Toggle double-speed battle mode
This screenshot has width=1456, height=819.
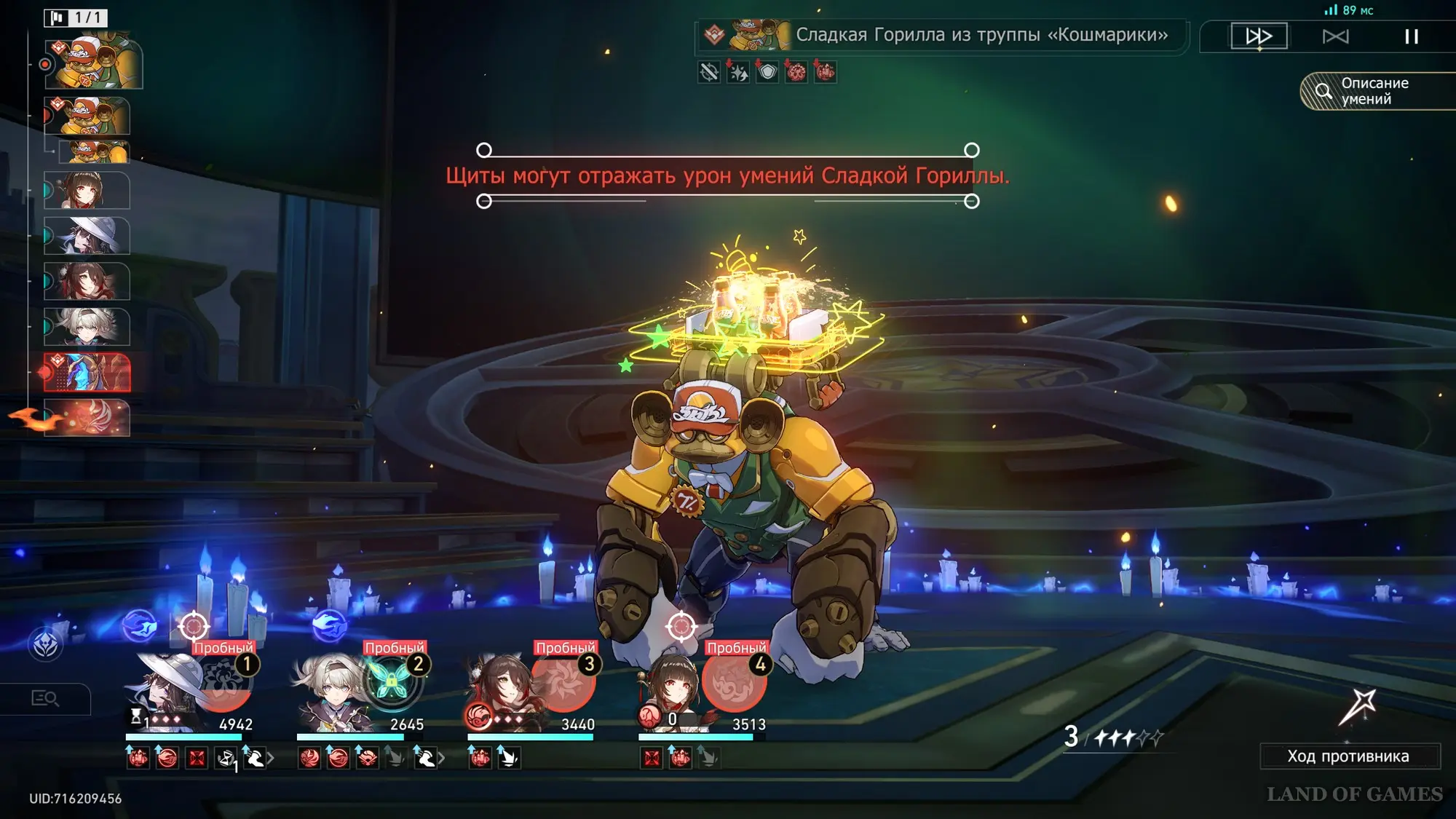click(1259, 36)
